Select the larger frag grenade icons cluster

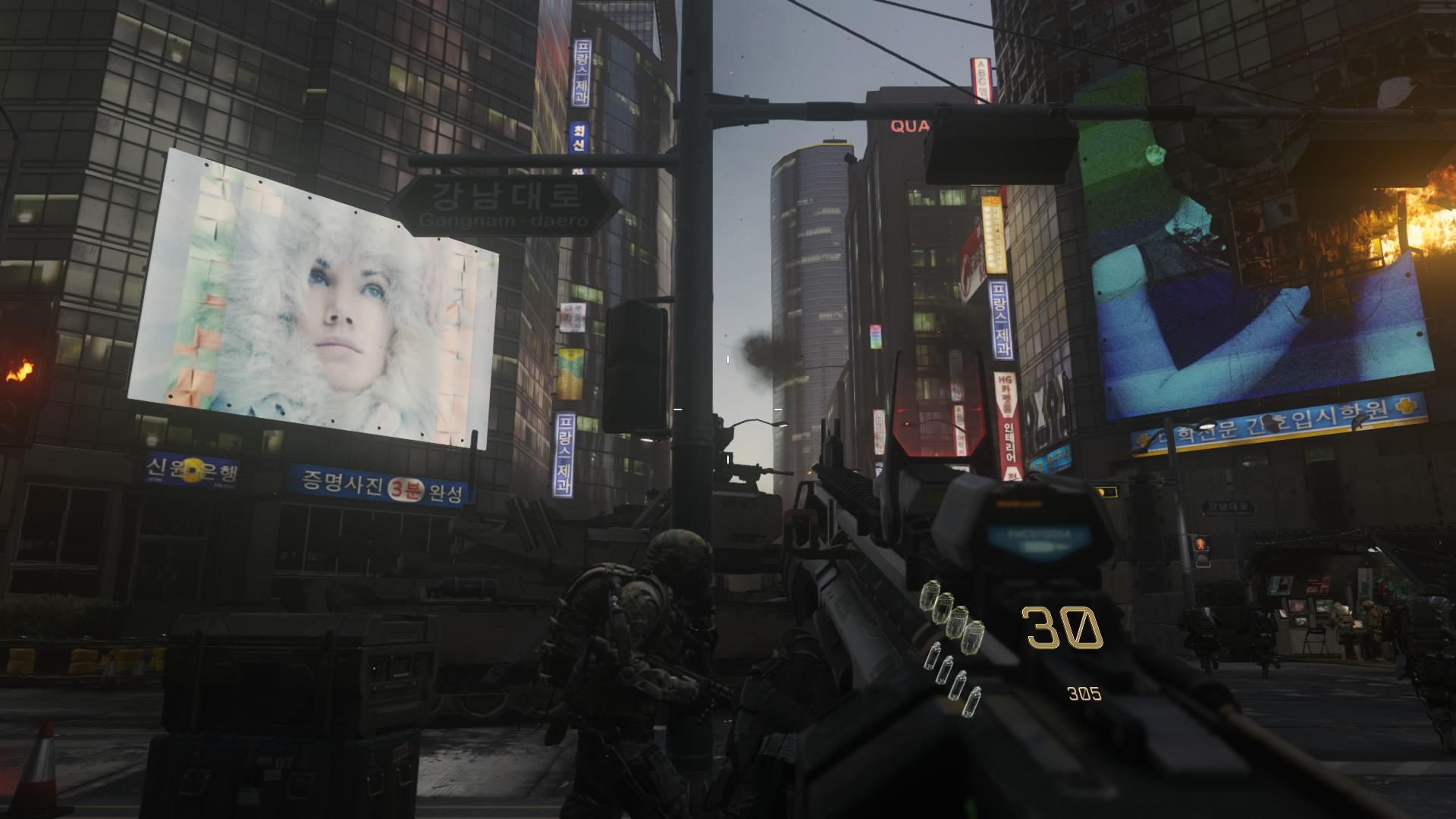(952, 617)
